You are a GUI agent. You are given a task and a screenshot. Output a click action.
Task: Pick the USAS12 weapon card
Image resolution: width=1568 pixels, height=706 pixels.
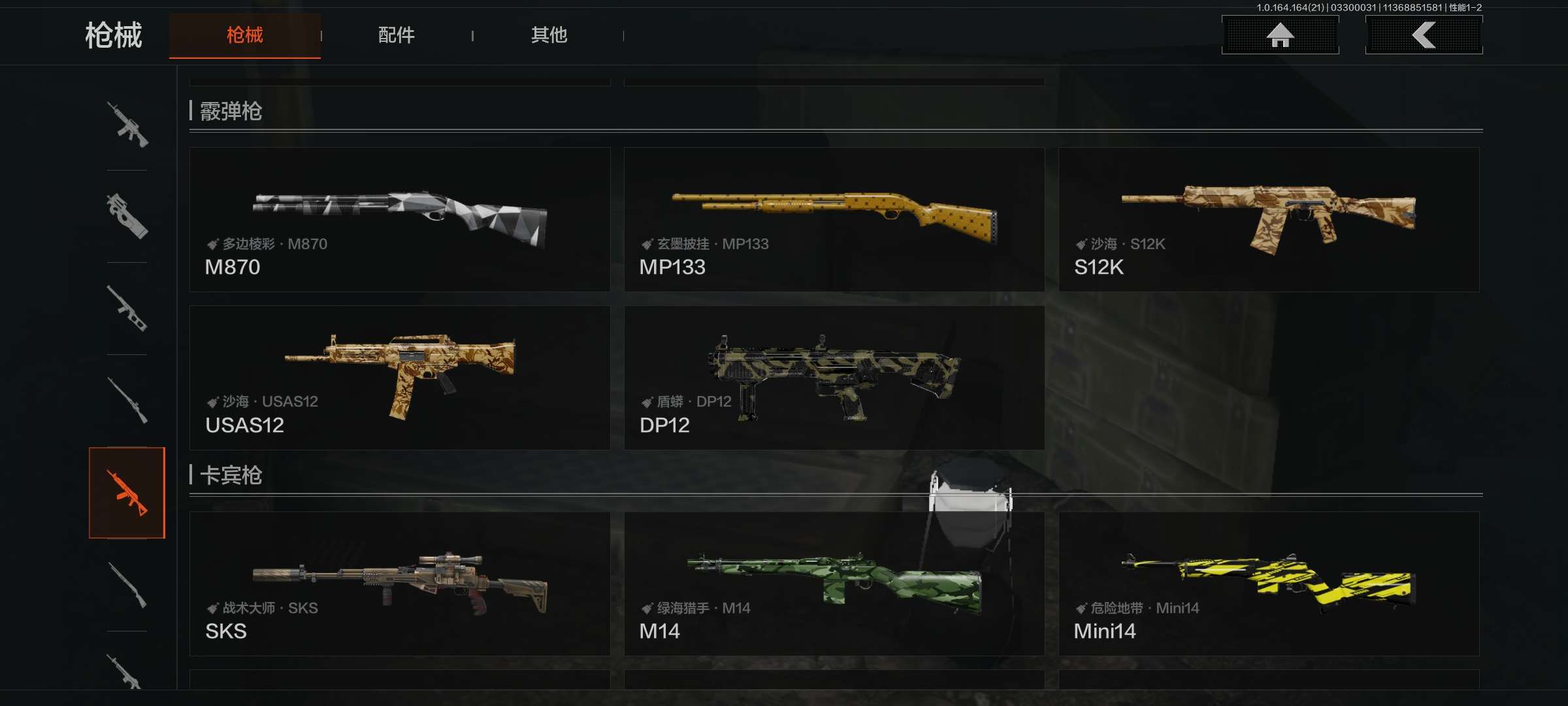point(400,378)
